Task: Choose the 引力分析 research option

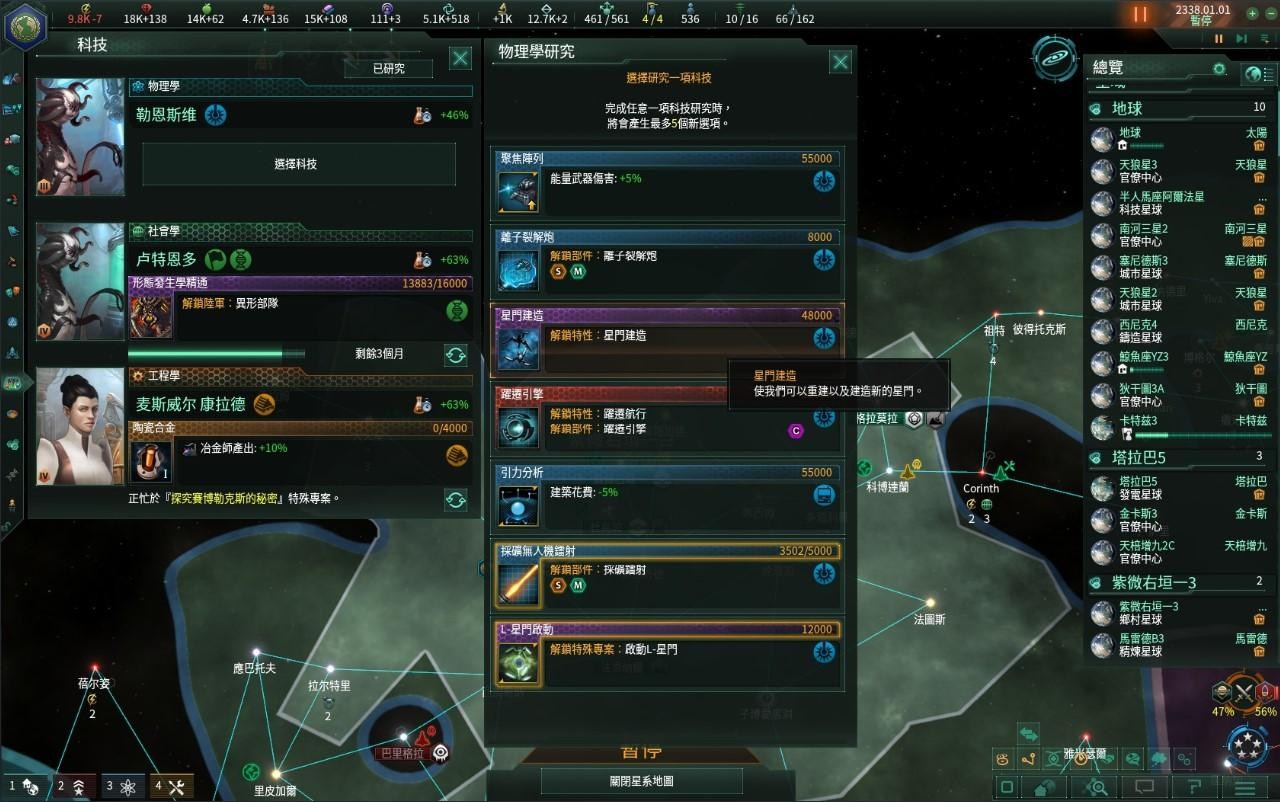Action: 667,495
